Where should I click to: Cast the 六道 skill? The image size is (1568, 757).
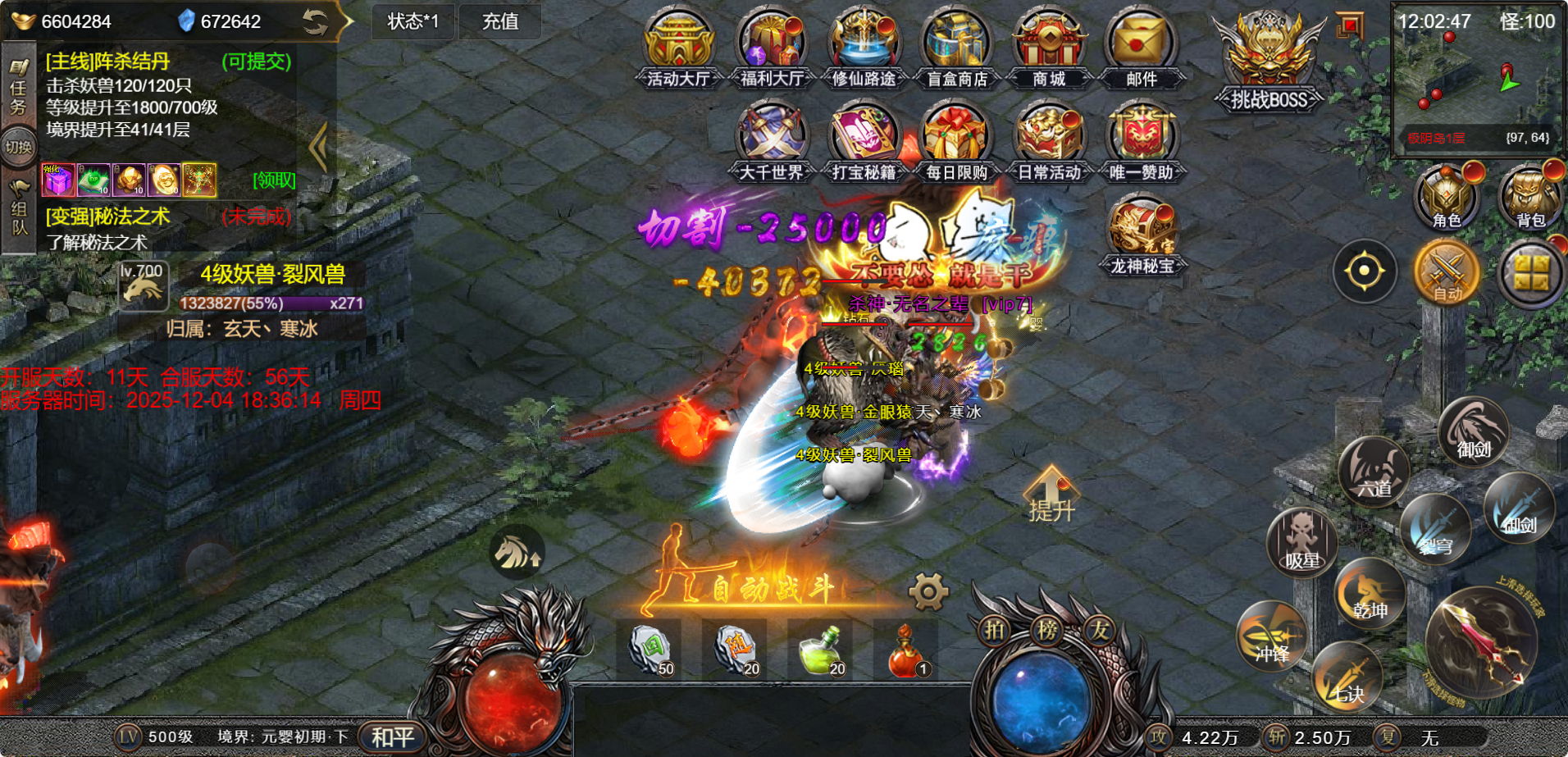pos(1373,472)
